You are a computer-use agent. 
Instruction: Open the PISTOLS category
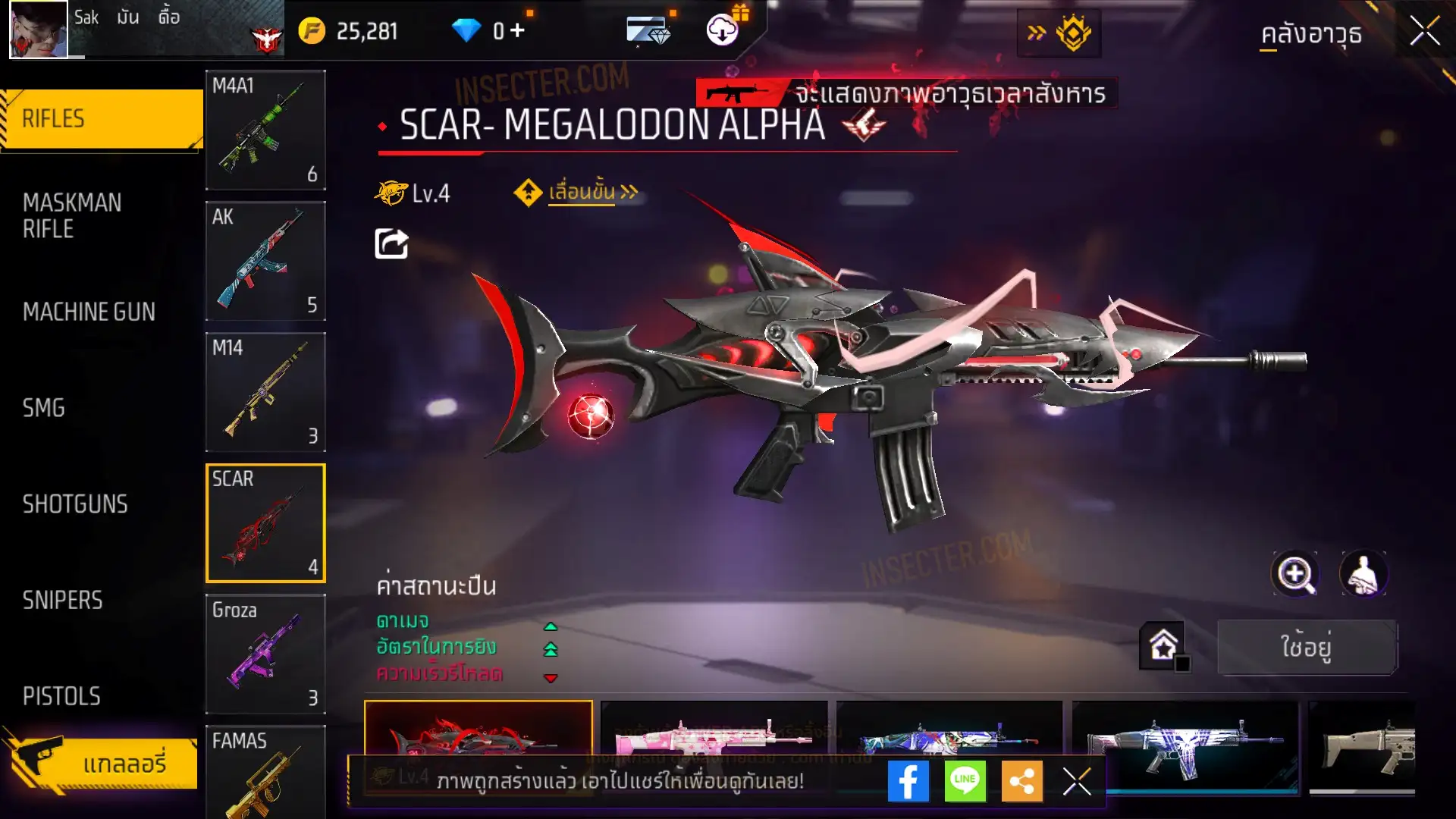point(61,696)
